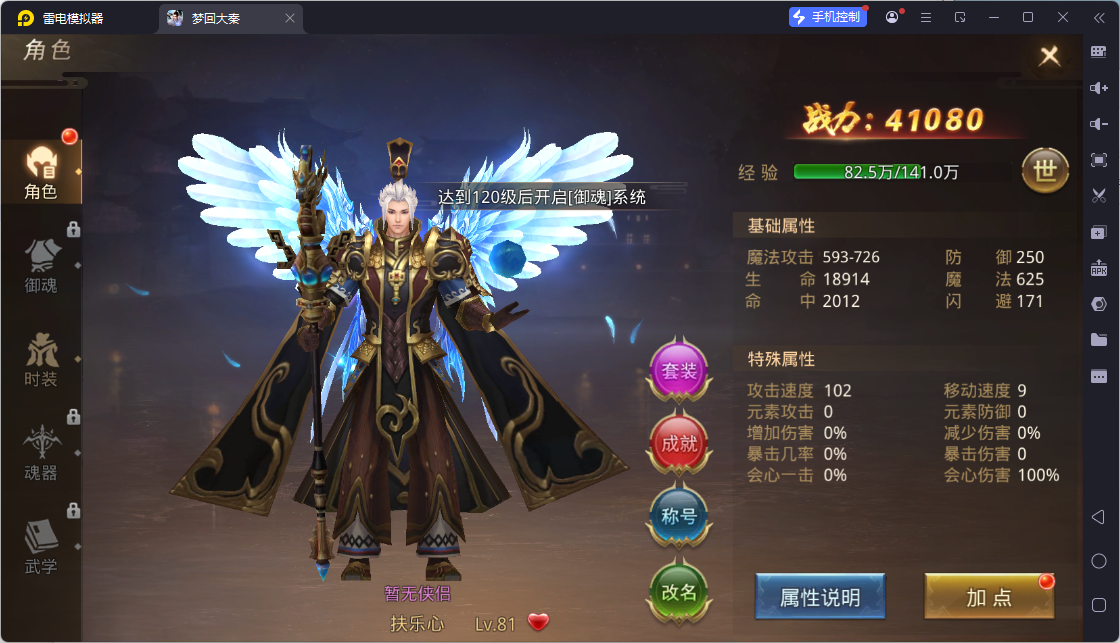Show the 属性说明 attribute description
This screenshot has height=643, width=1120.
point(820,597)
